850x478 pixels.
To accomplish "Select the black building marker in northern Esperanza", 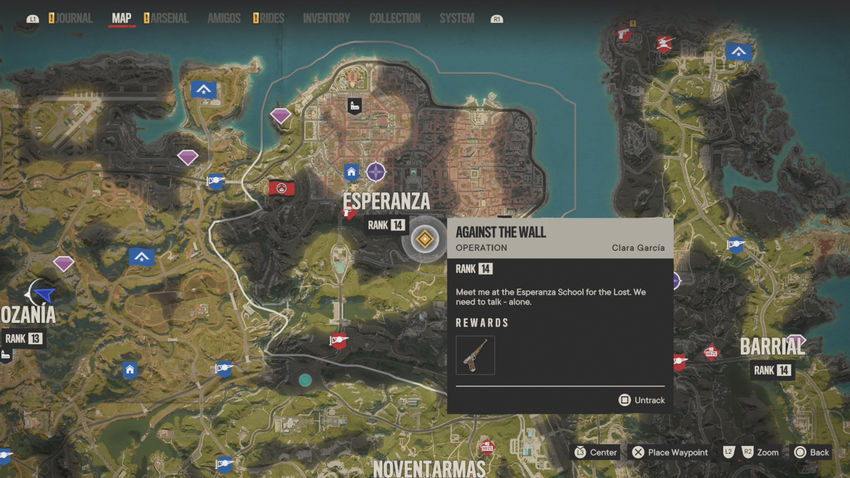I will [353, 106].
